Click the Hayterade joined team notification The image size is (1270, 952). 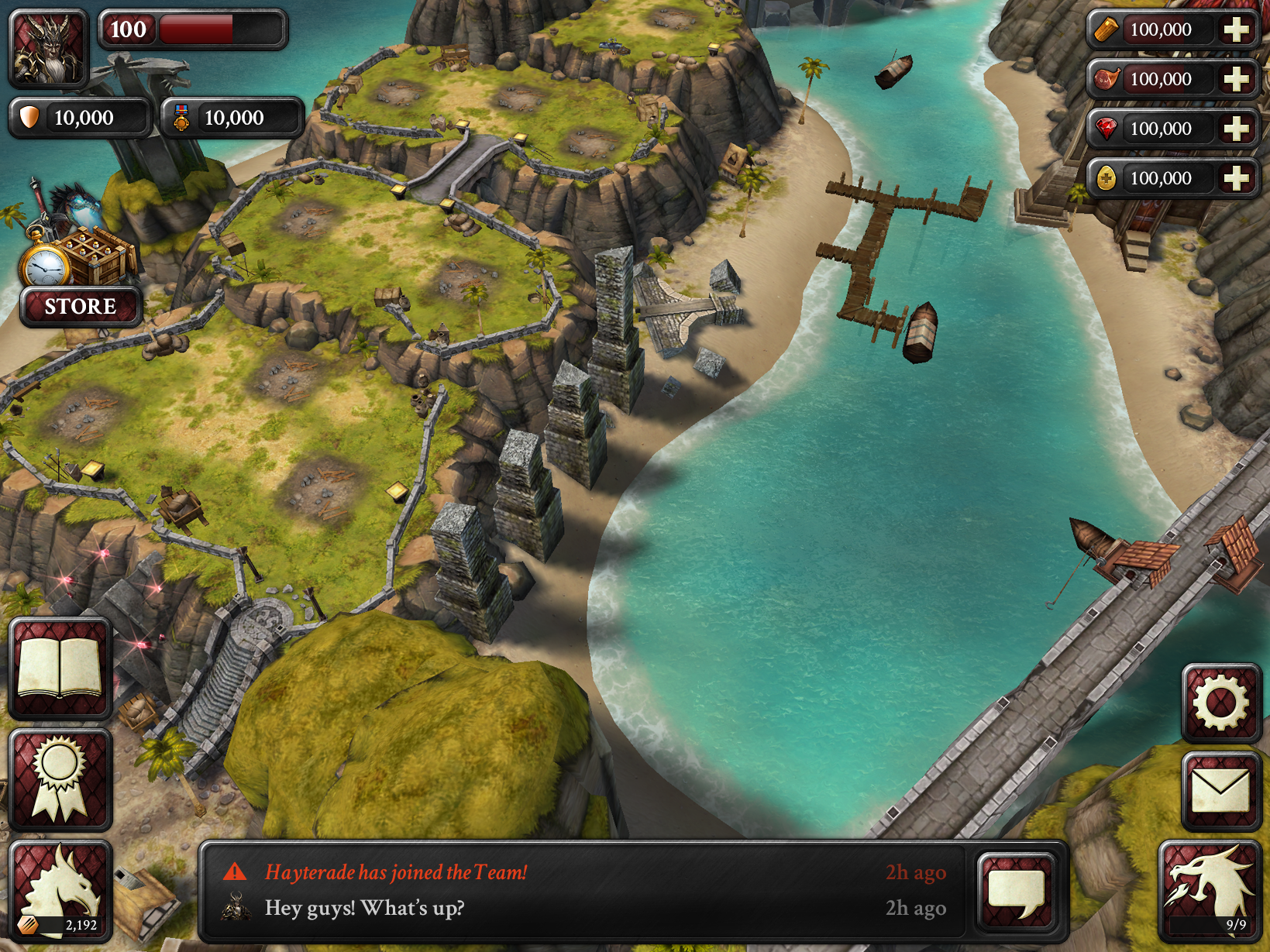click(396, 872)
